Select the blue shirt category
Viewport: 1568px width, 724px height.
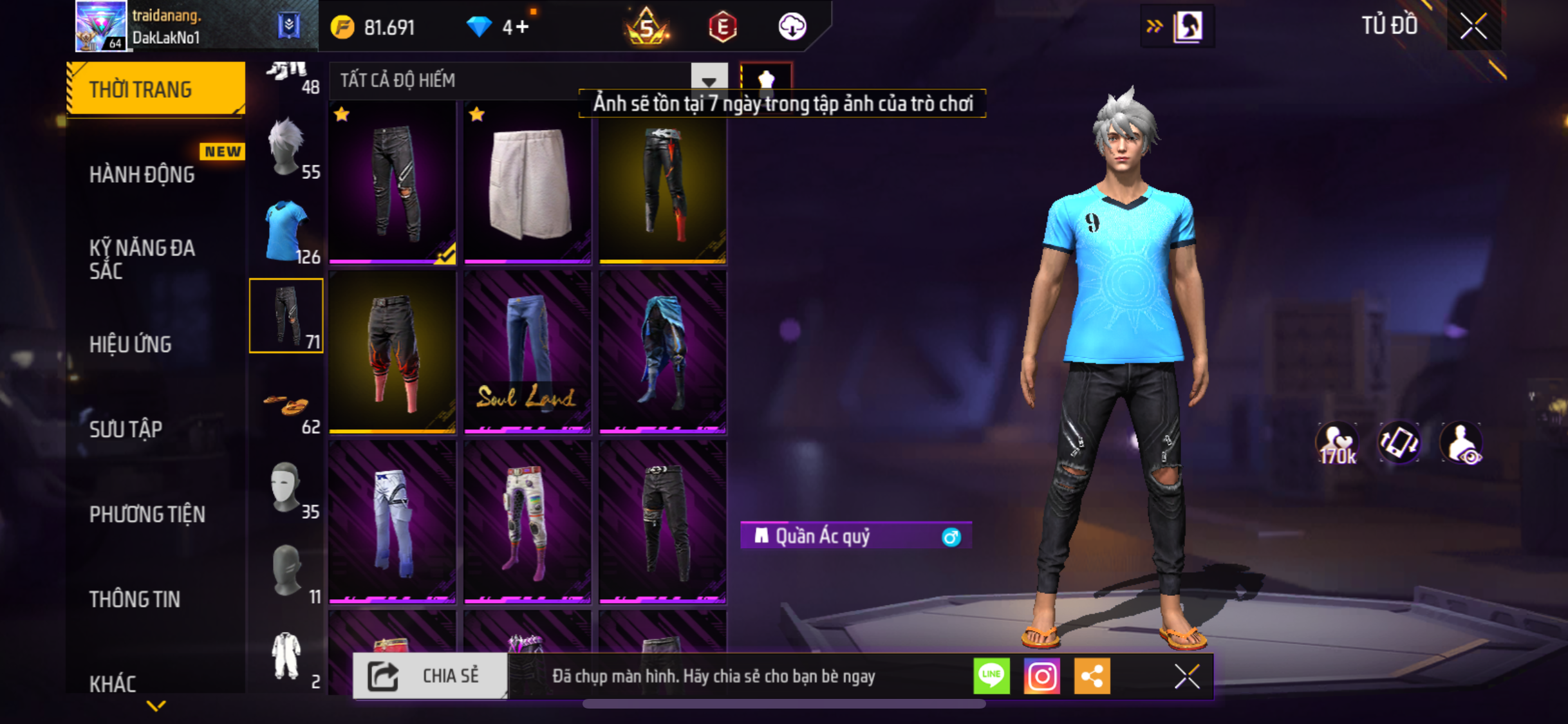tap(286, 232)
